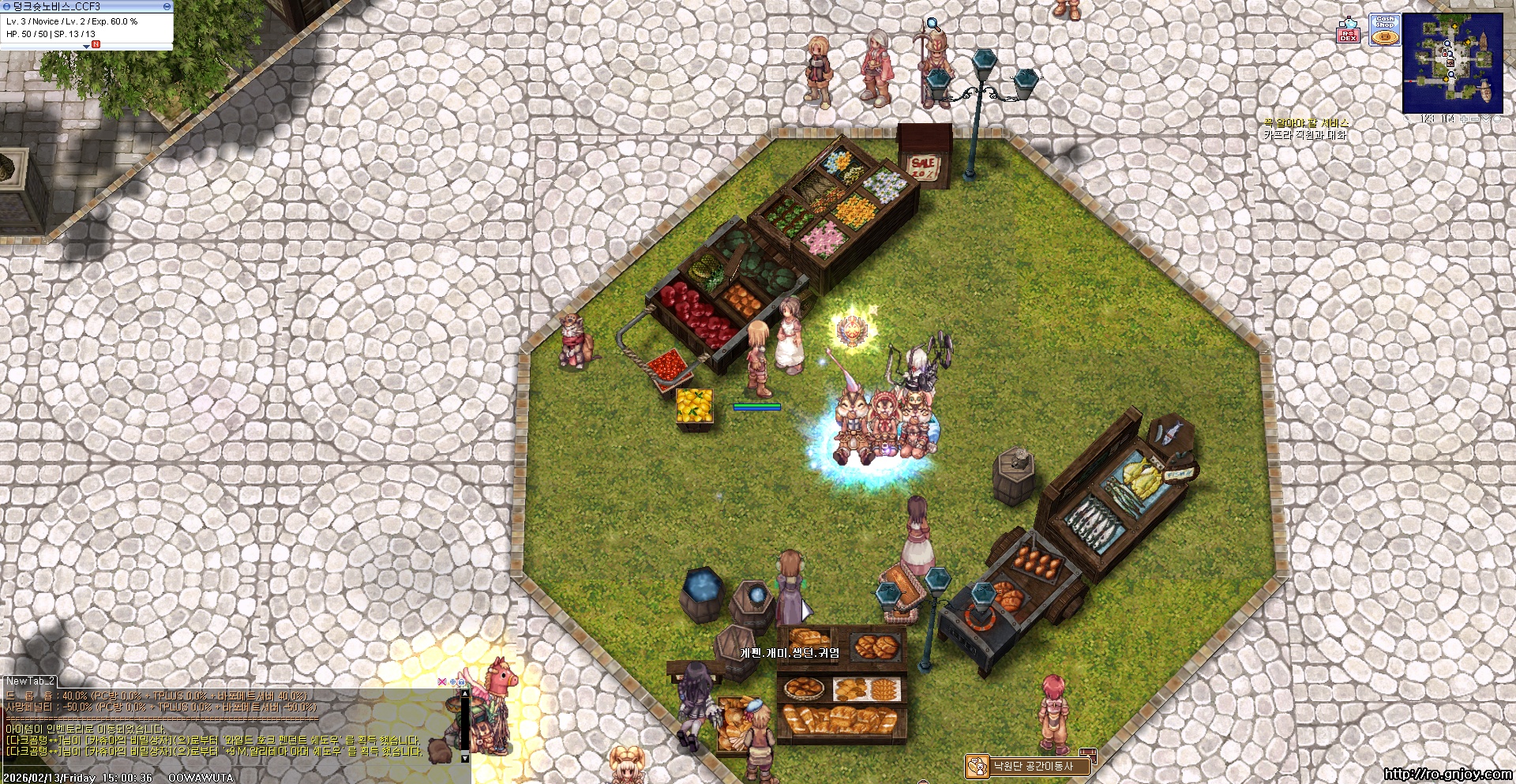The image size is (1516, 784).
Task: Open the 낙원단 공간이동사 button
Action: click(x=1027, y=766)
